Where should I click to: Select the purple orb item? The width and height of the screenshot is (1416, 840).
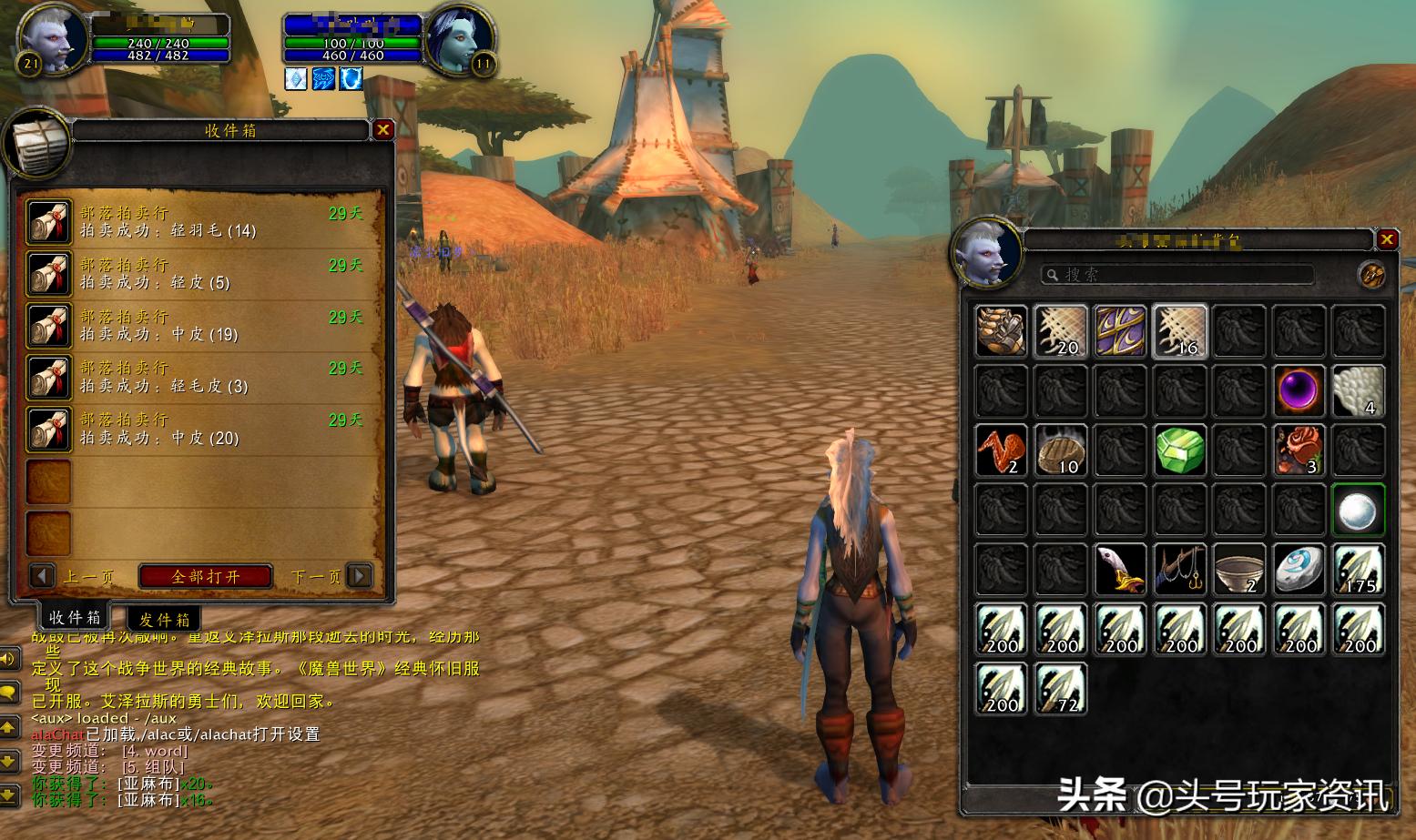tap(1299, 390)
